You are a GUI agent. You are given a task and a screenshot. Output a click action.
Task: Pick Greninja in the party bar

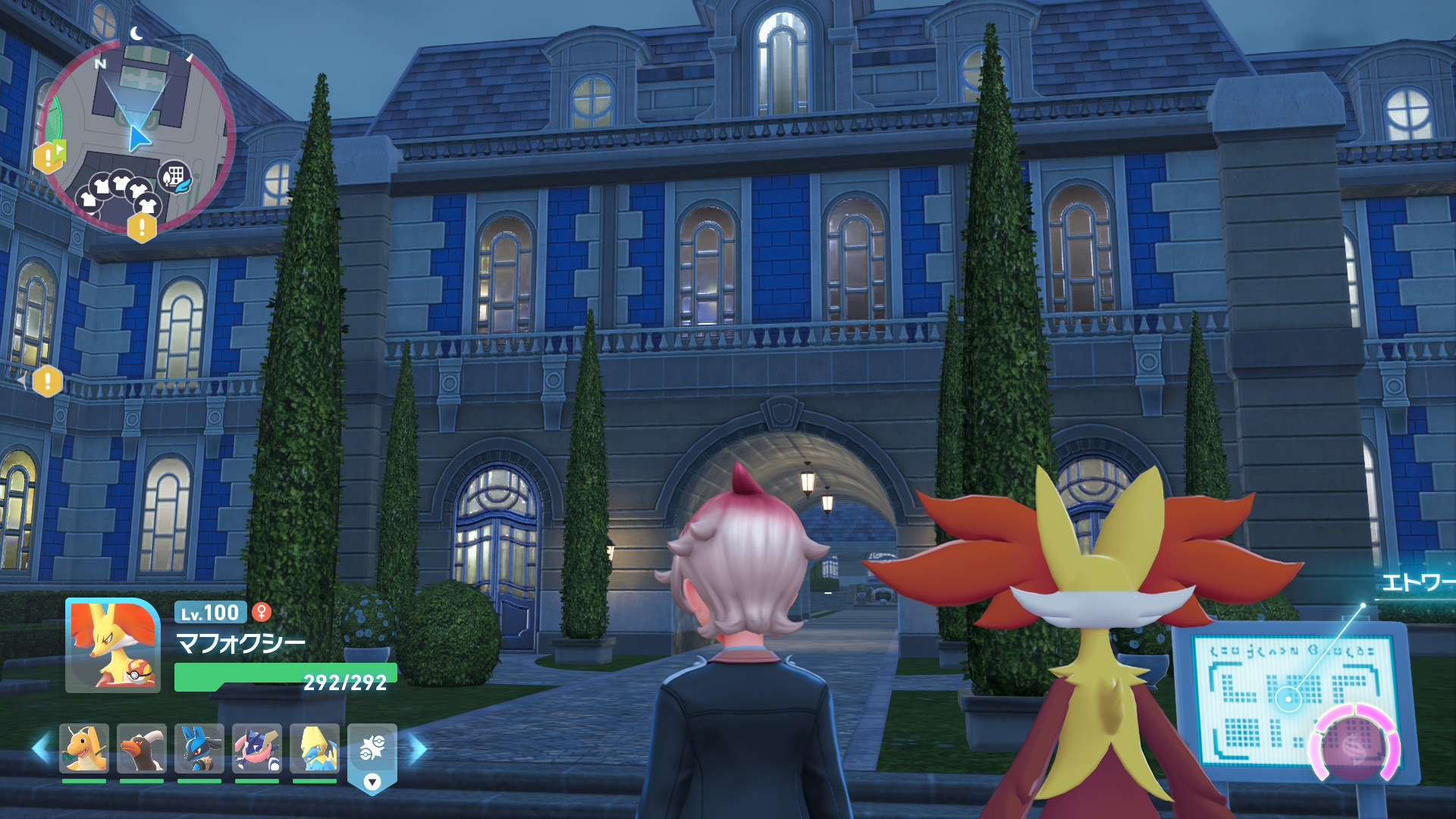[x=257, y=748]
